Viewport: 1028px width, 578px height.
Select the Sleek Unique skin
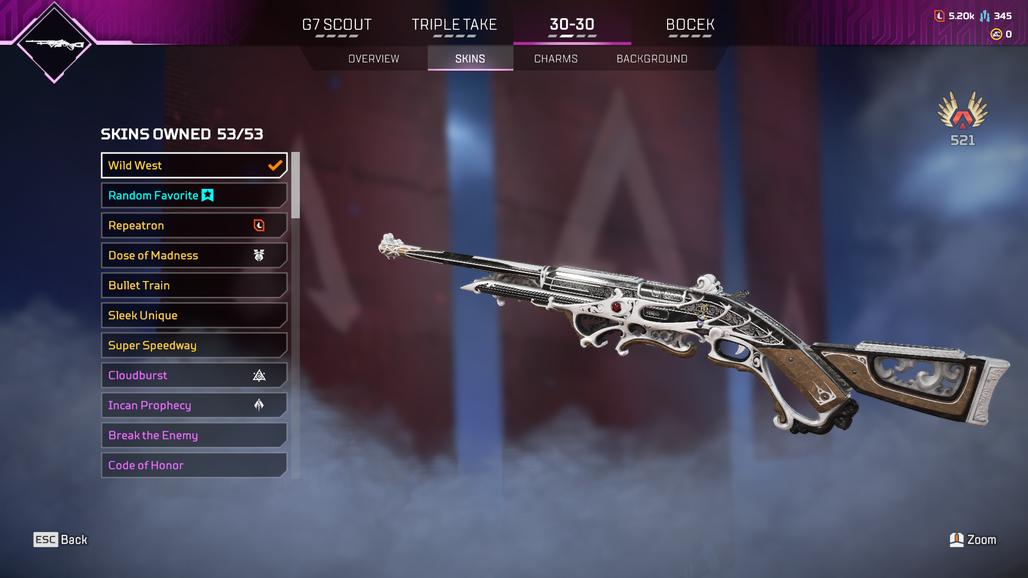(194, 316)
